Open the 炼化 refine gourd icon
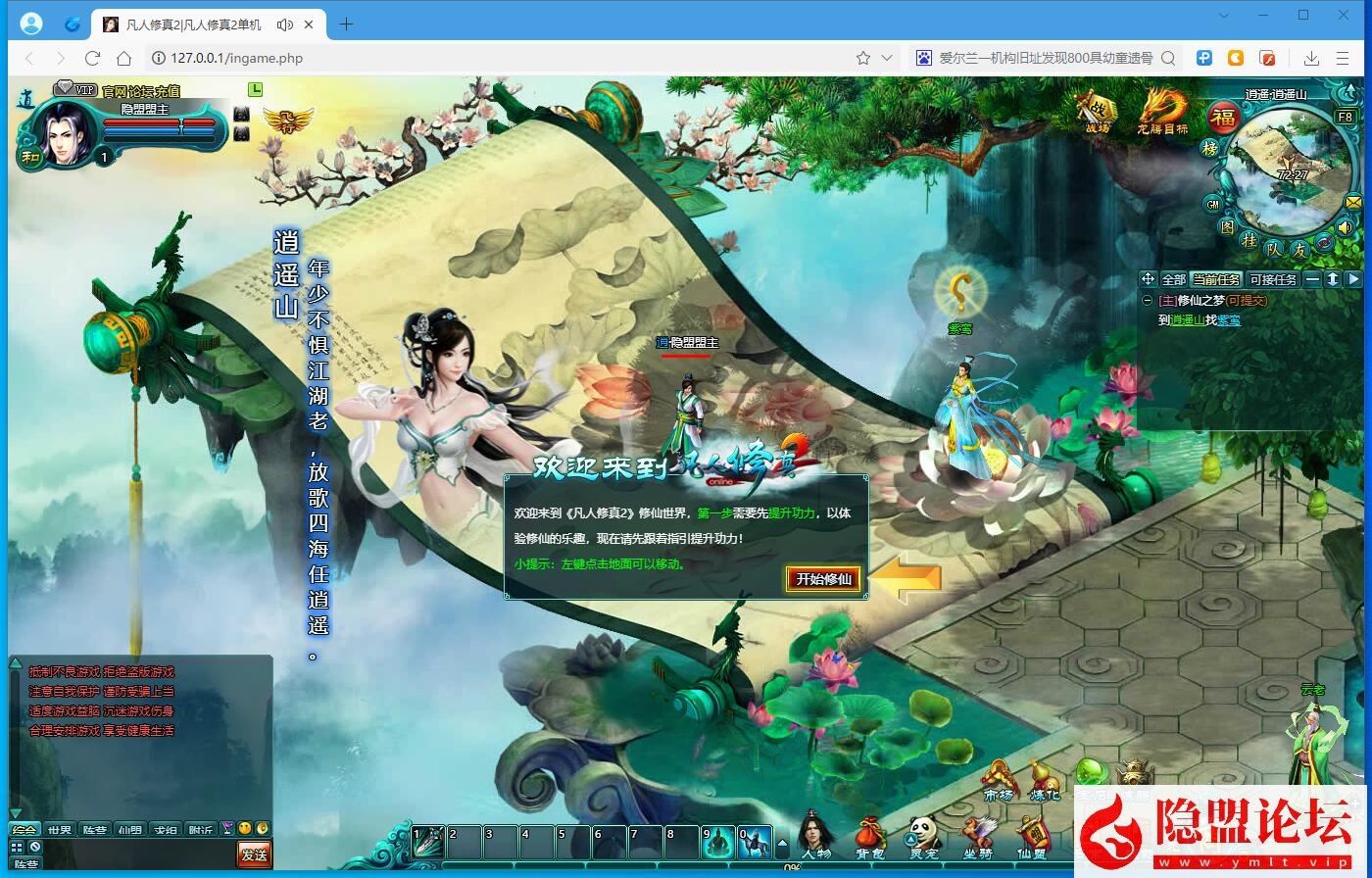Screen dimensions: 1372x878 pos(1045,777)
